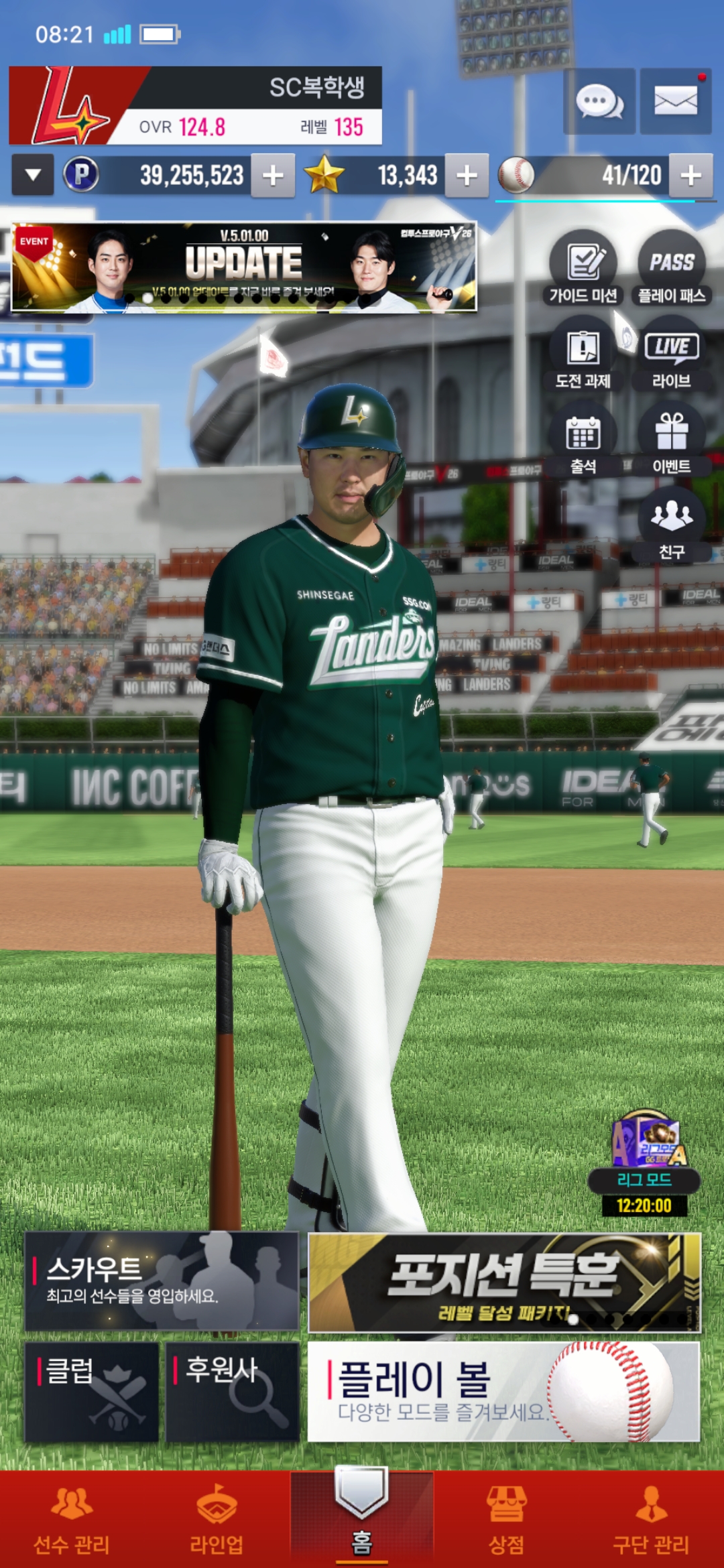
Task: Open the 후원사 sponsor panel
Action: [232, 1391]
